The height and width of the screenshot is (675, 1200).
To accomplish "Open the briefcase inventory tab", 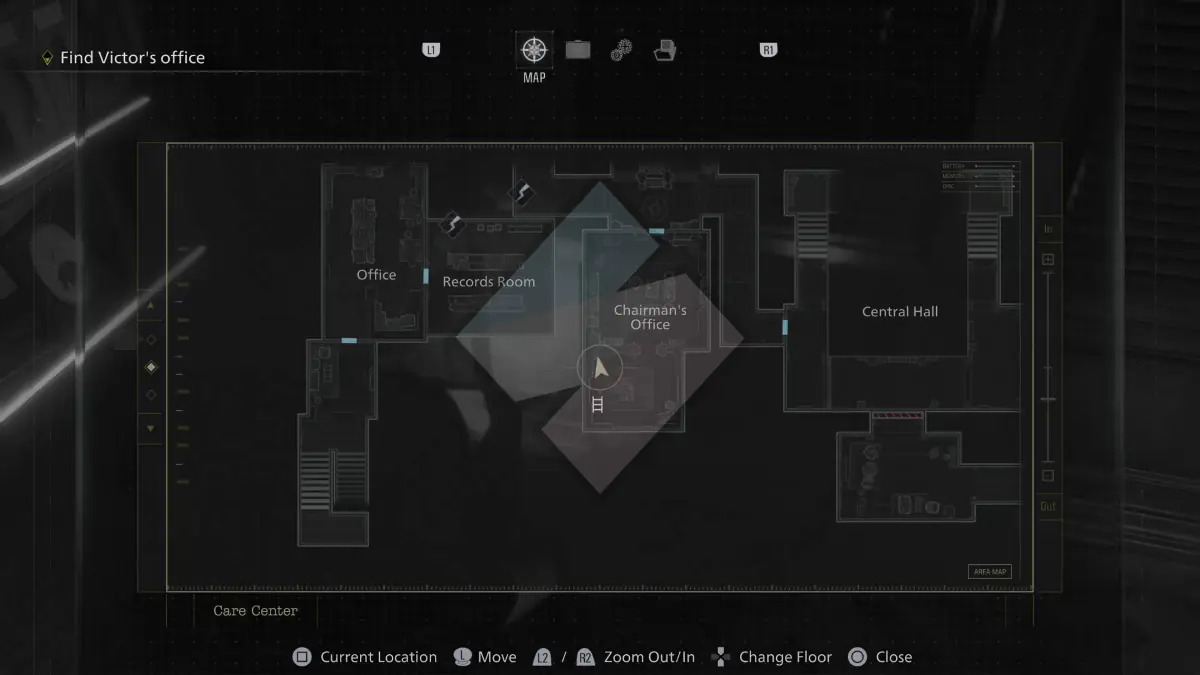I will pos(578,50).
